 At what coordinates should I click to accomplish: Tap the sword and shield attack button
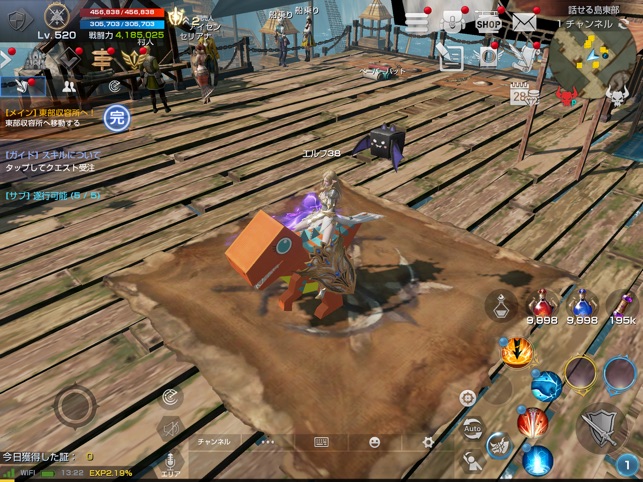(x=599, y=427)
